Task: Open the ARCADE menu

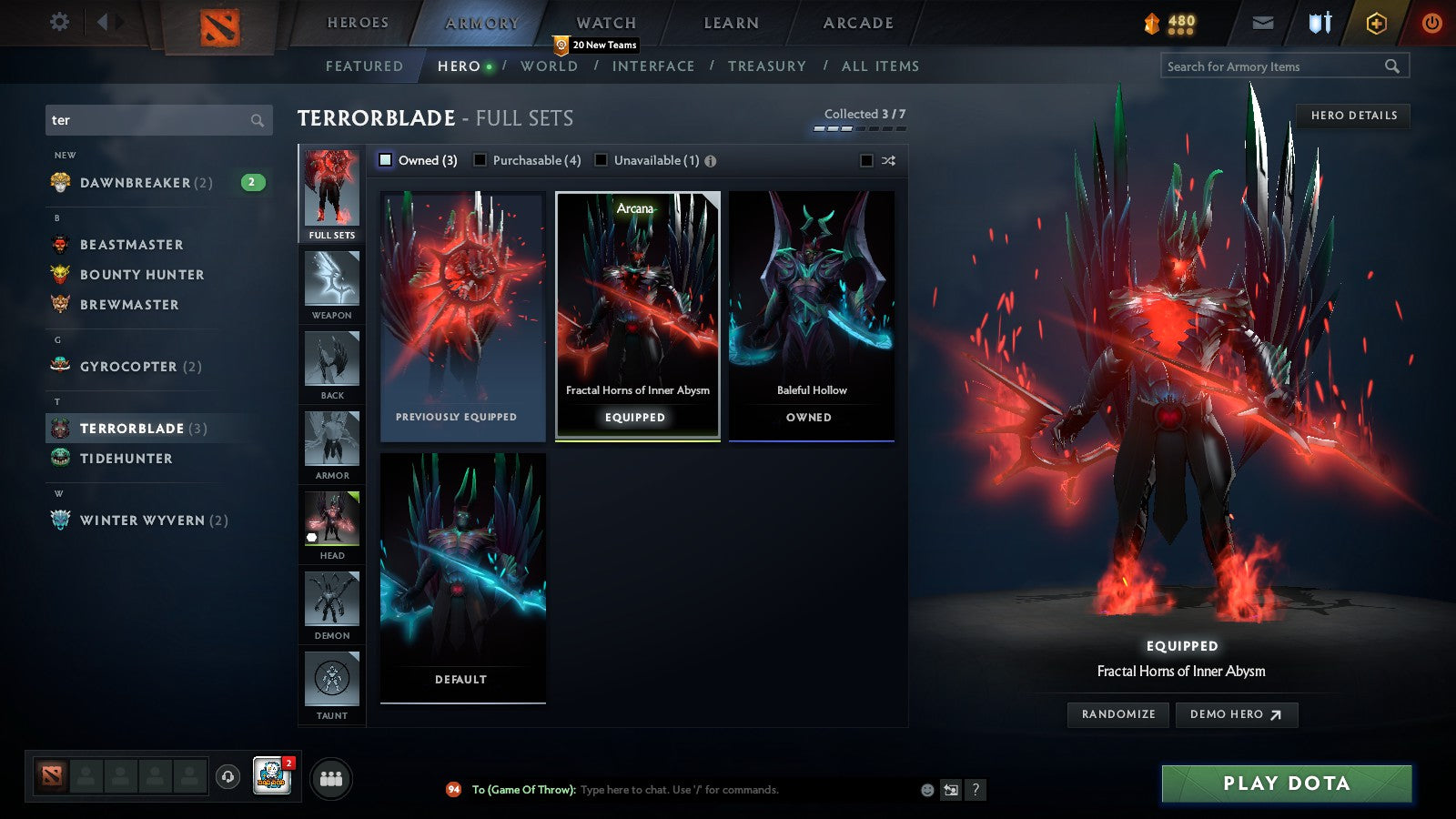Action: [858, 23]
